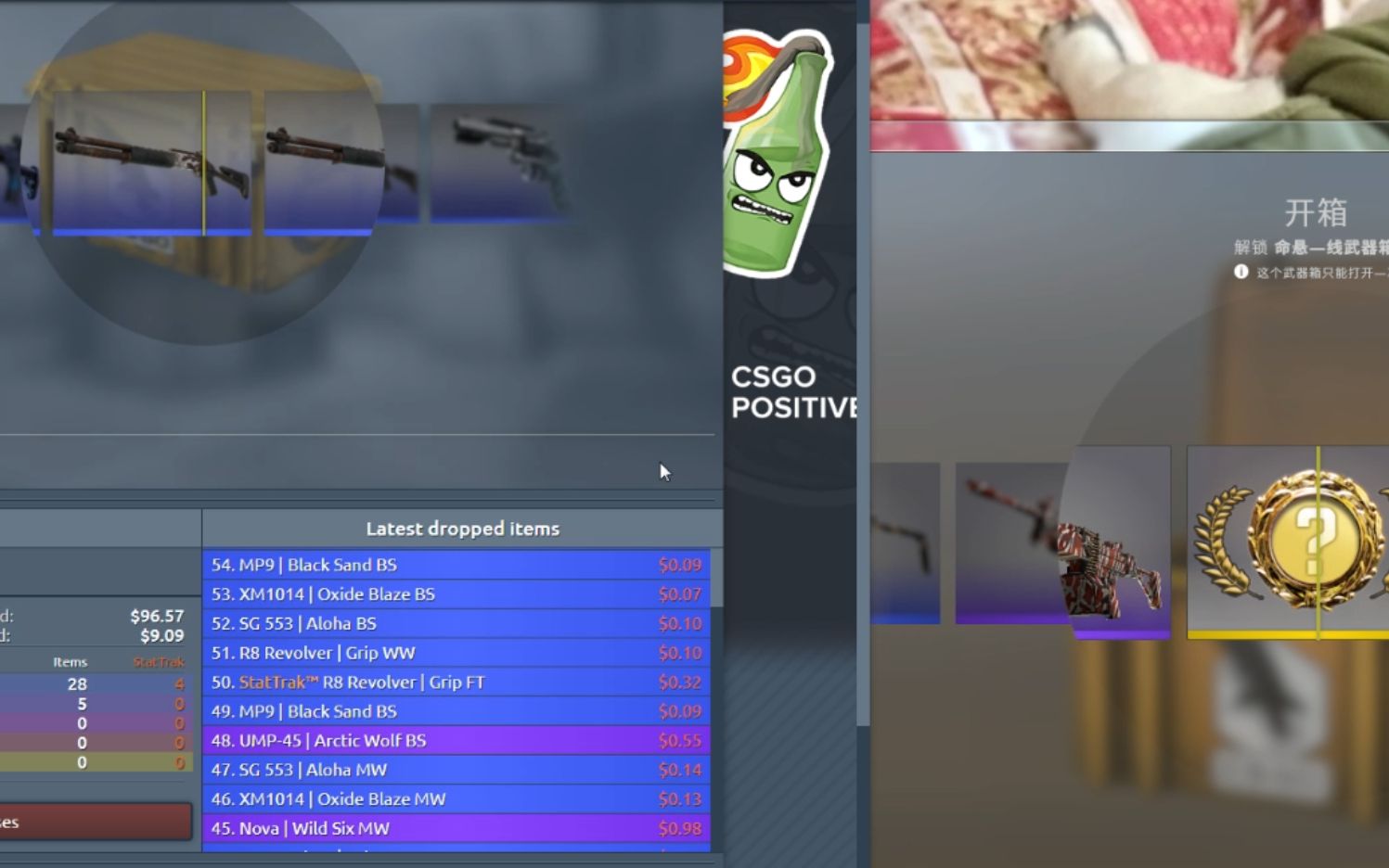Toggle the purple rarity row showing 5 items
The image size is (1389, 868).
point(82,703)
